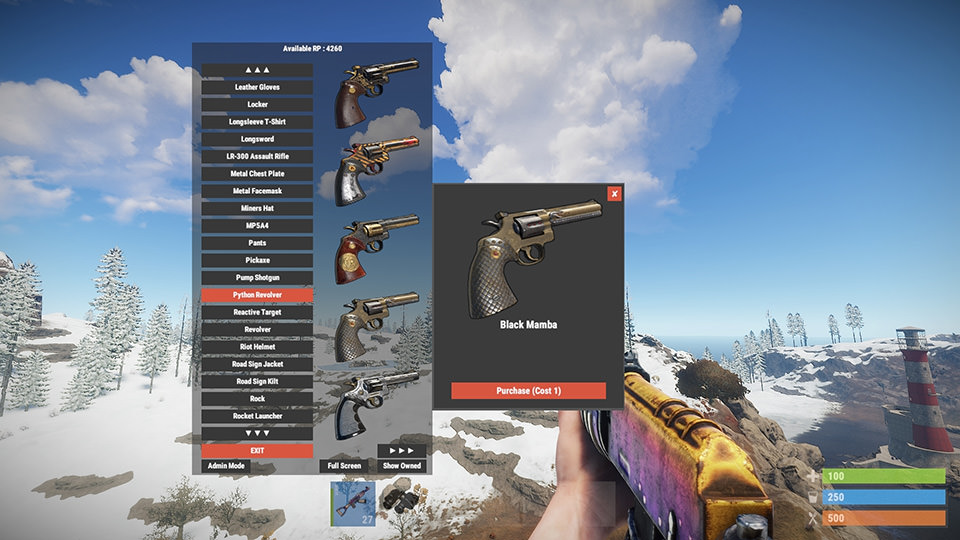Select Leather Gloves from the item list
960x540 pixels.
(257, 87)
